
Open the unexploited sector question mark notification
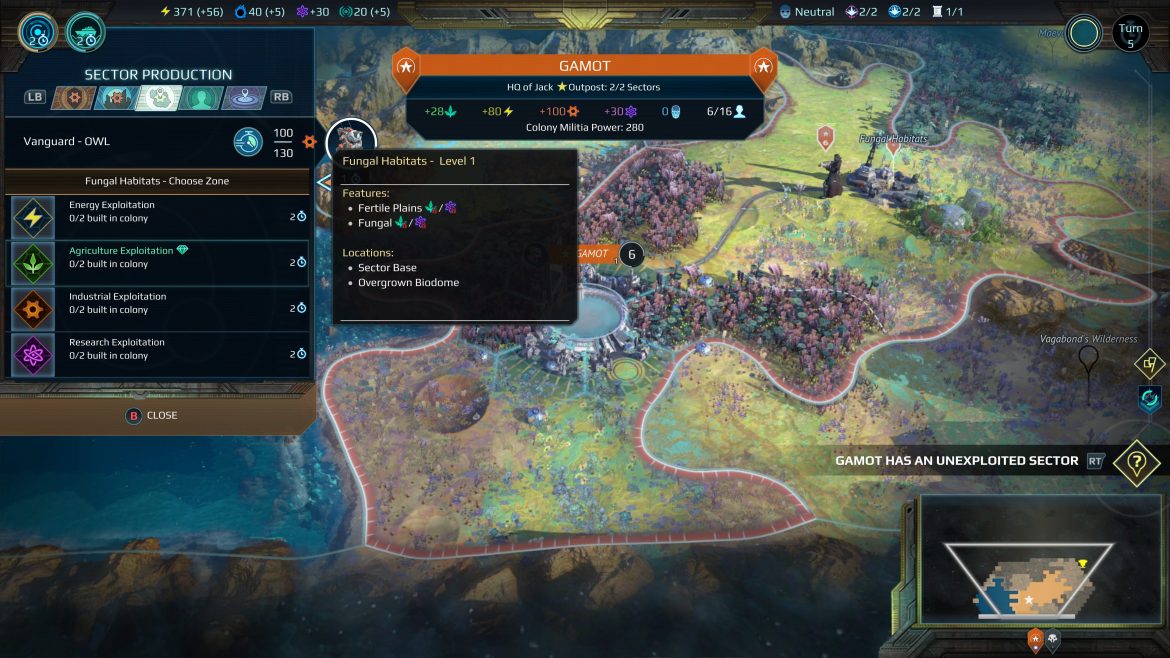pyautogui.click(x=1136, y=463)
